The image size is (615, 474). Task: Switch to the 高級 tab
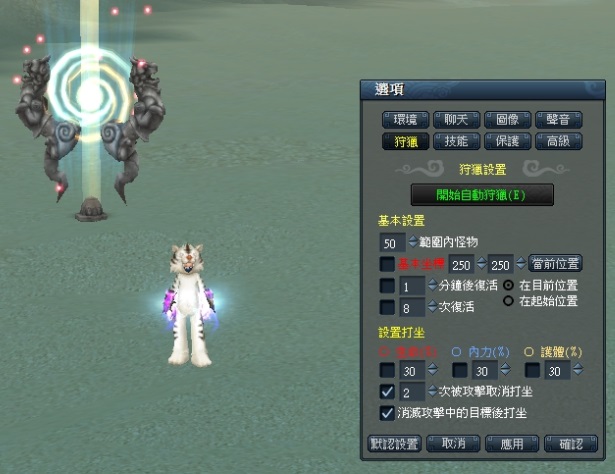558,142
